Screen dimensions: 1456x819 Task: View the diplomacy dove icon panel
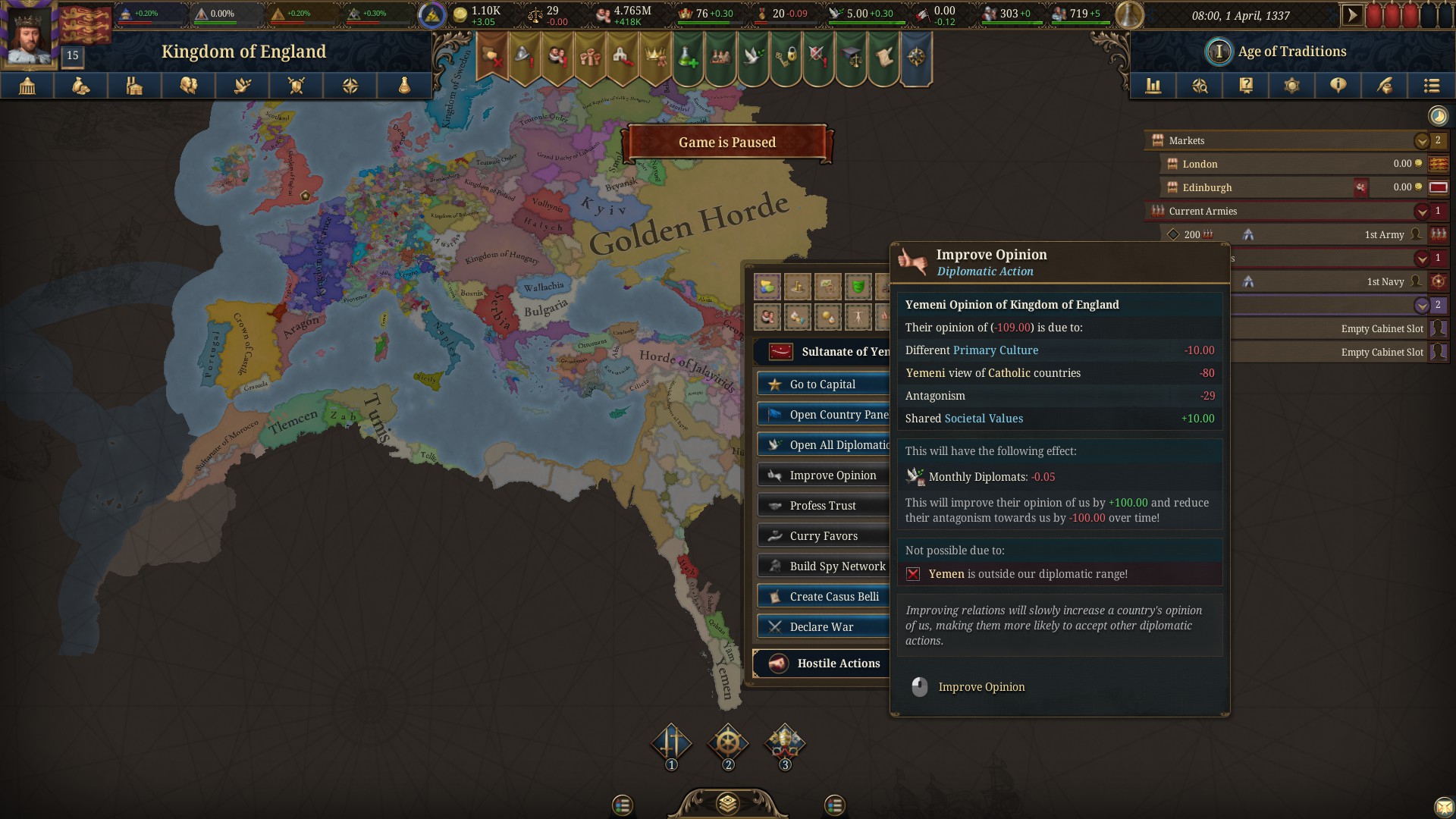242,86
